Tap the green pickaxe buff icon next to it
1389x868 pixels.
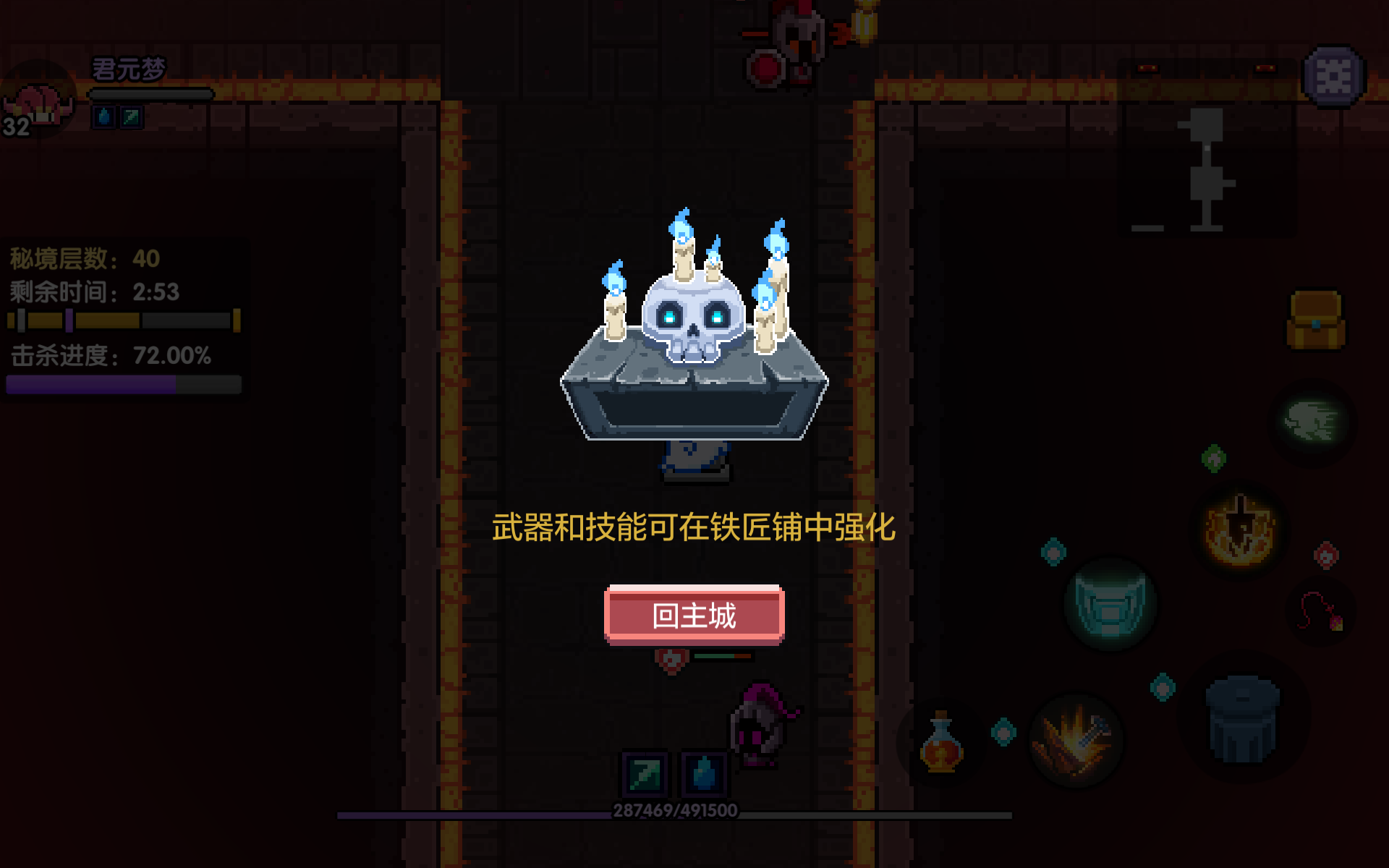tap(132, 118)
